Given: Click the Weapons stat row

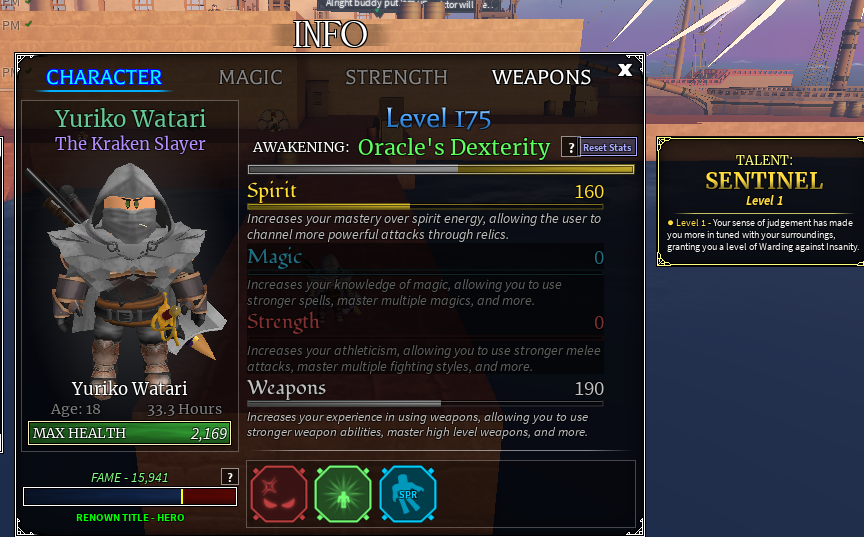Looking at the screenshot, I should [425, 388].
